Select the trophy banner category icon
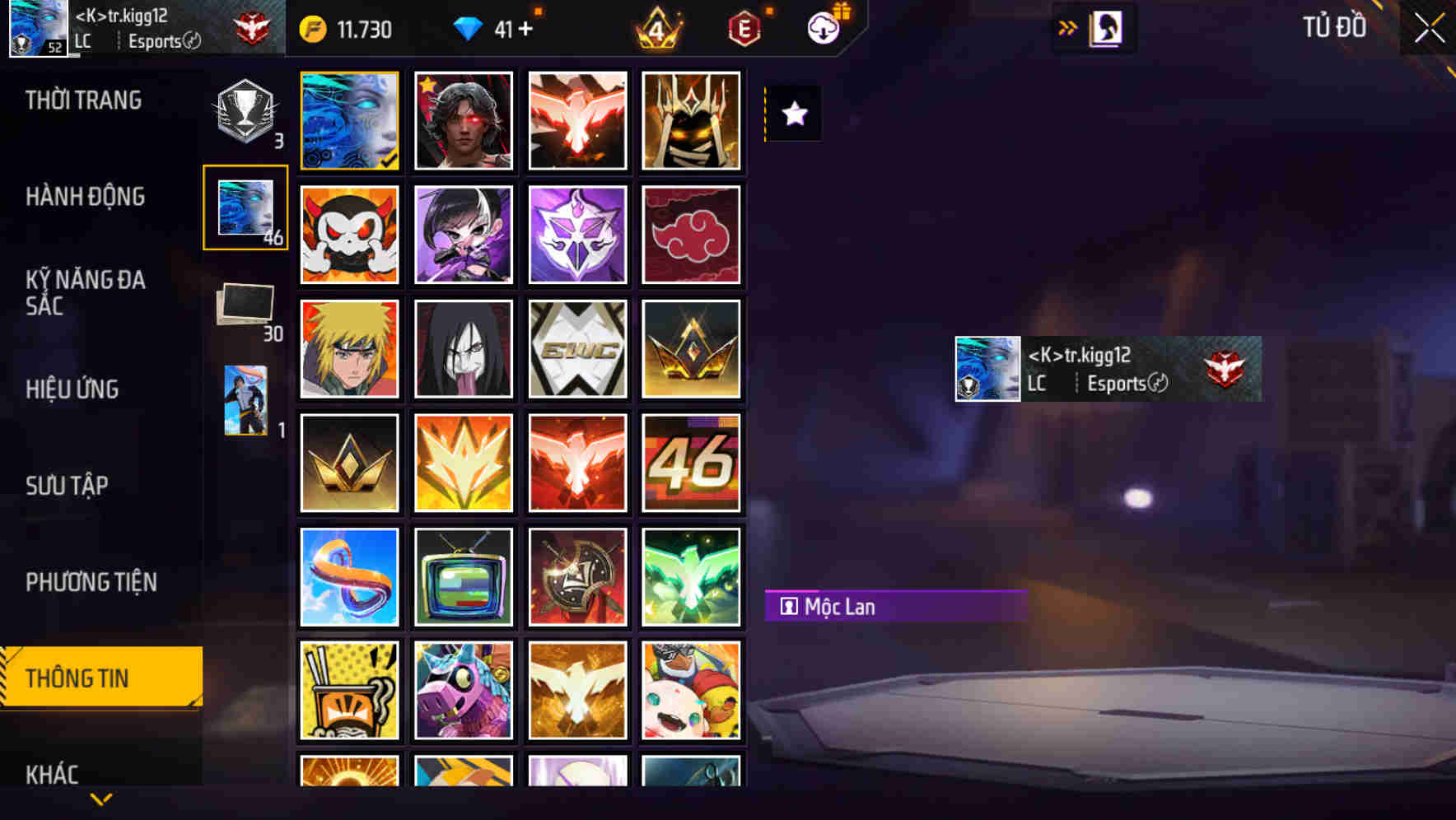 245,111
